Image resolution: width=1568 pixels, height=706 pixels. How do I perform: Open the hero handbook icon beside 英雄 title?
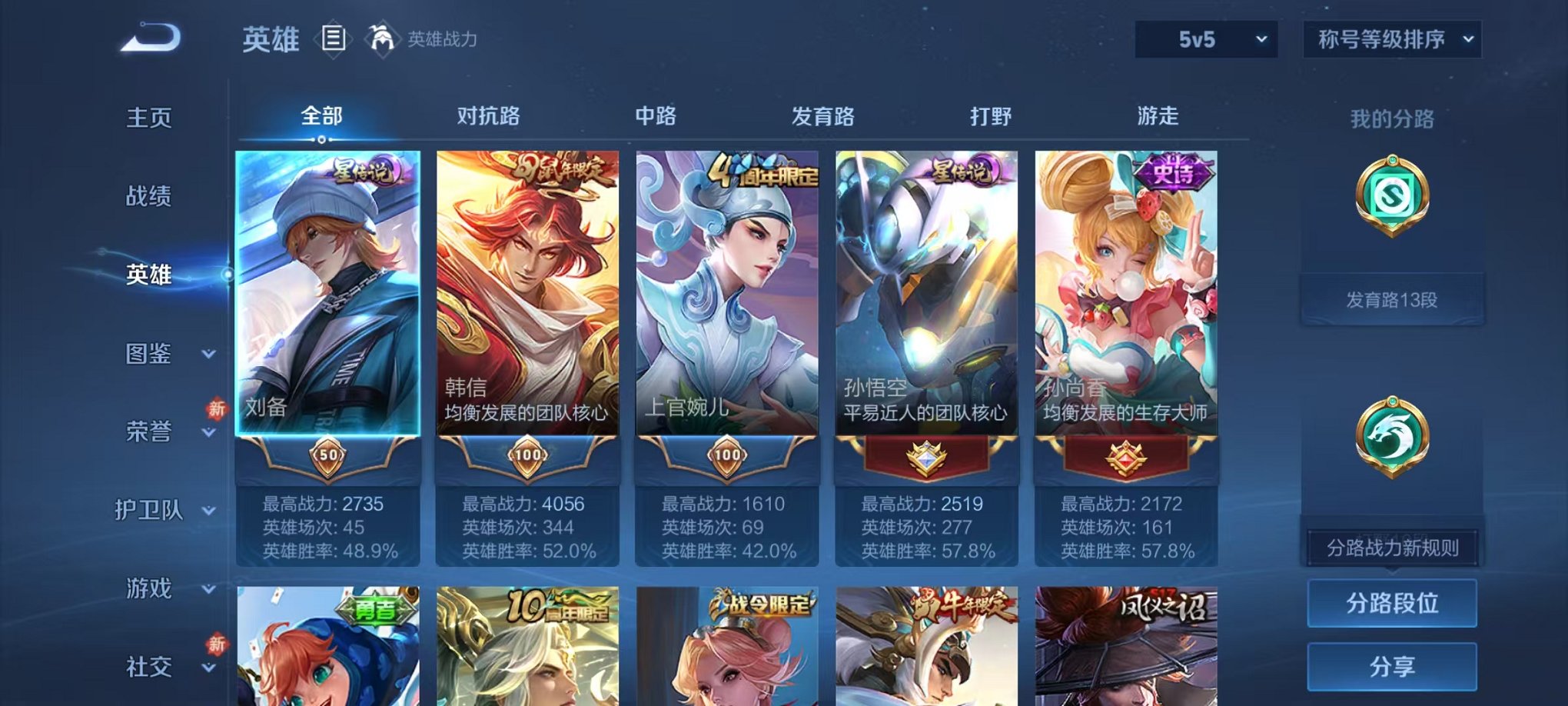pyautogui.click(x=334, y=38)
